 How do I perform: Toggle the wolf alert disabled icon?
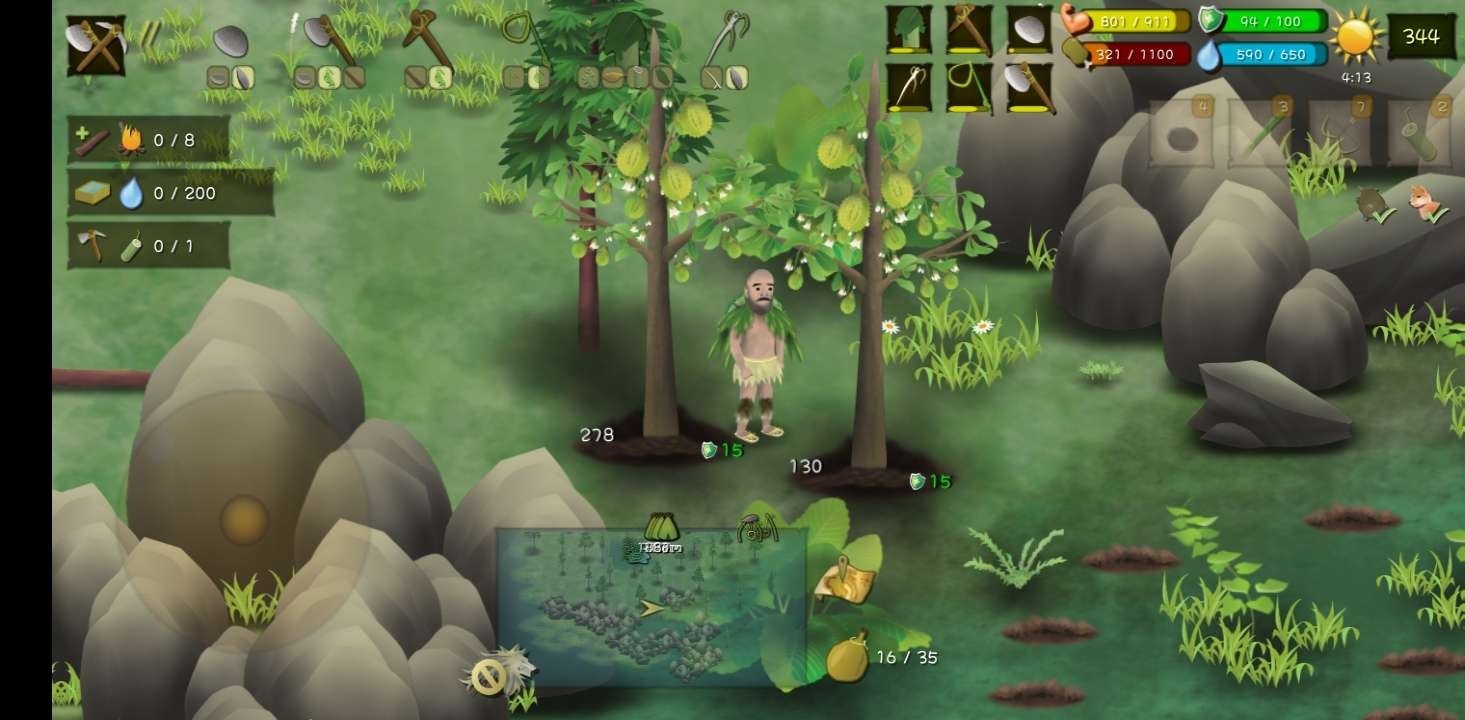(x=499, y=672)
